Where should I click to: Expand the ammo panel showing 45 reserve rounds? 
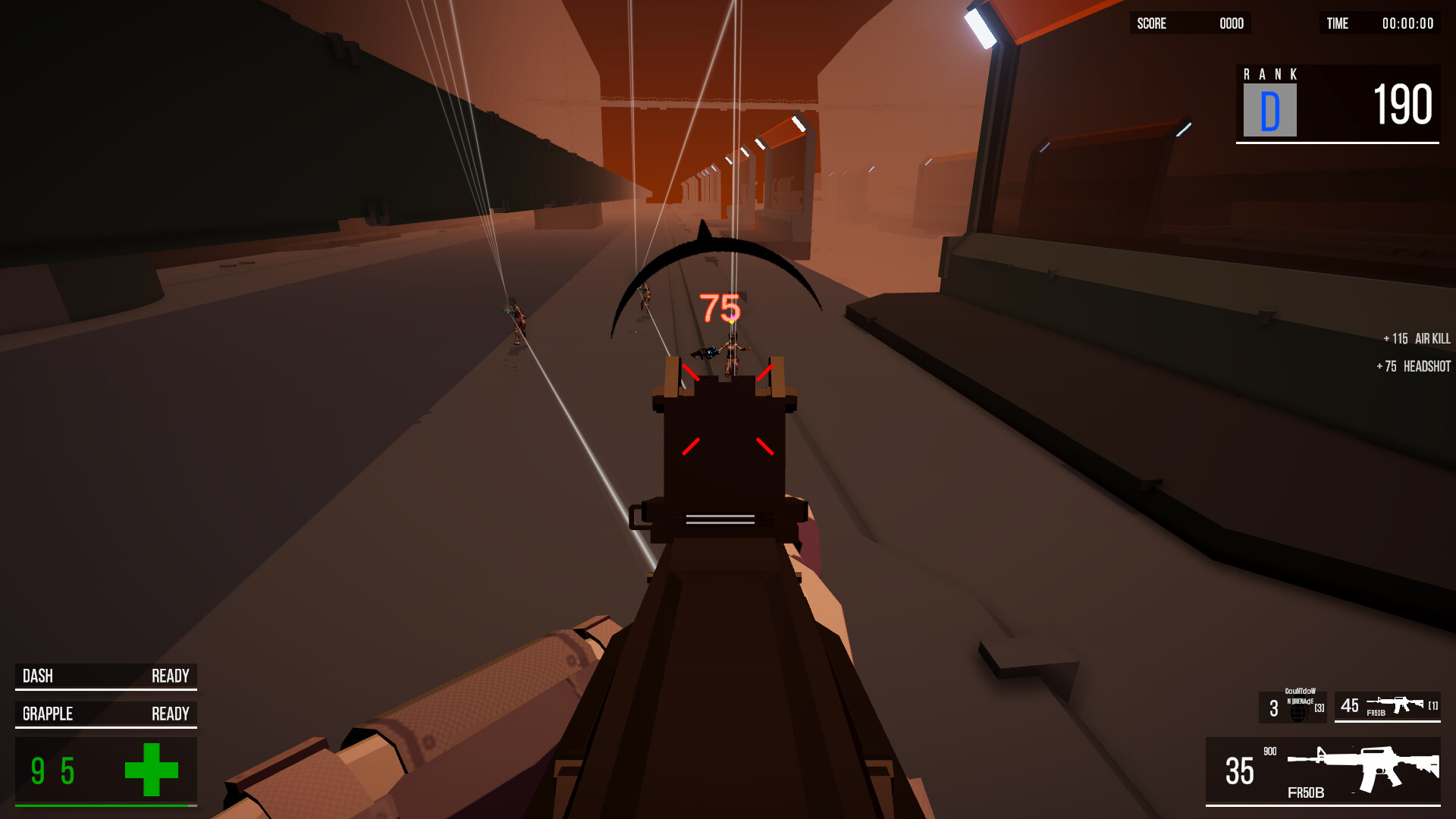1388,705
